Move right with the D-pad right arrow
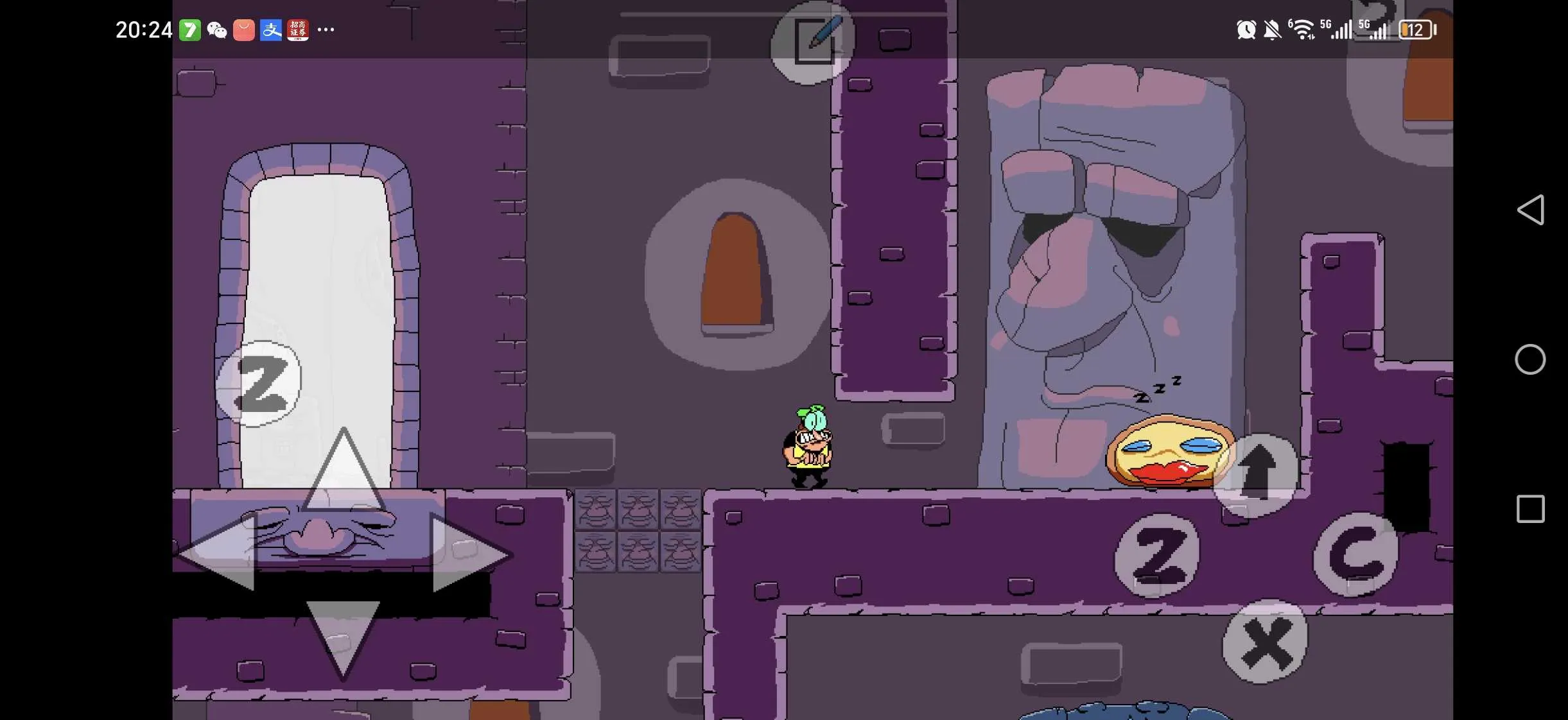This screenshot has height=720, width=1568. tap(469, 553)
